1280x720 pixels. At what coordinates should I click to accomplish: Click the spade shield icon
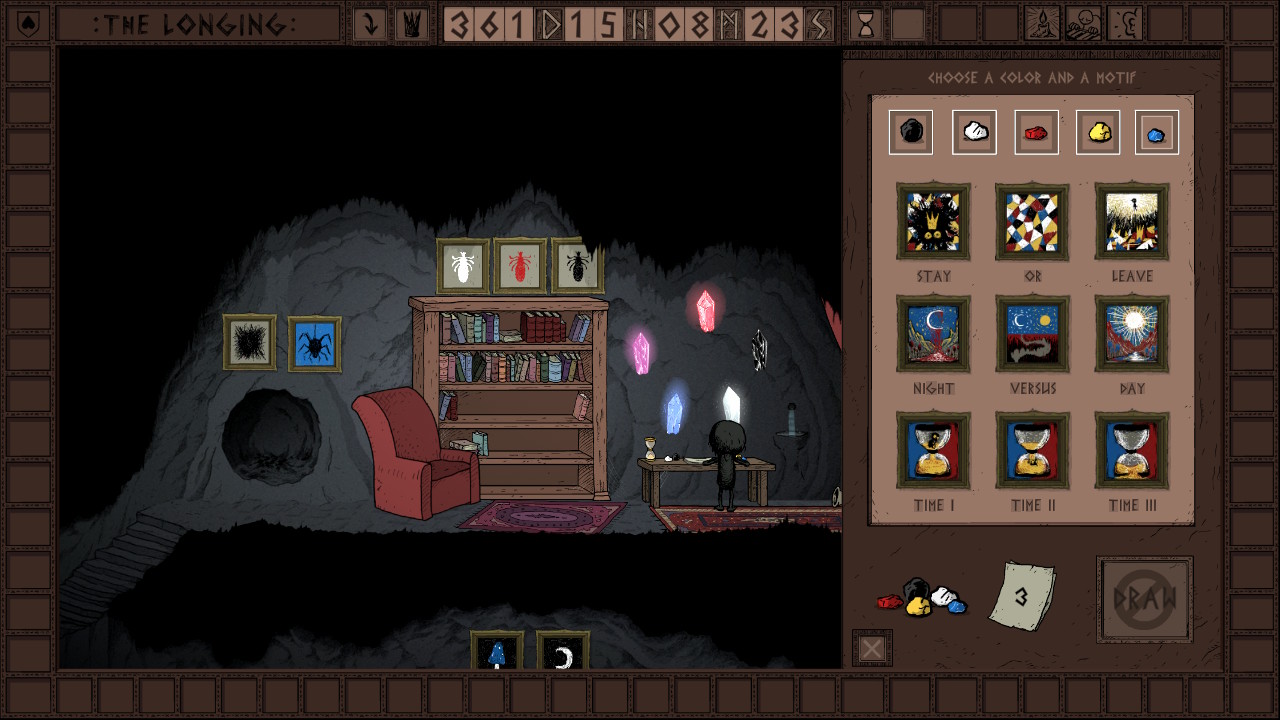click(28, 24)
